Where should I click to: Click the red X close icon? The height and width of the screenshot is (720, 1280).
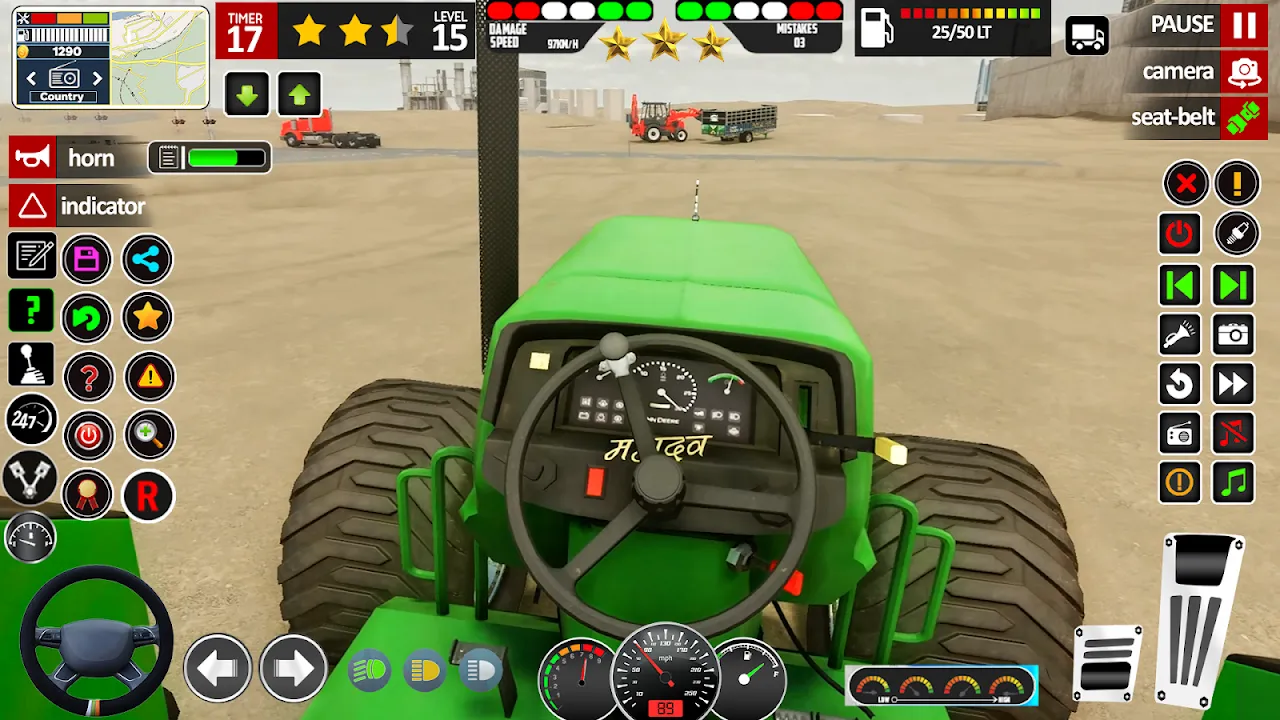1186,184
